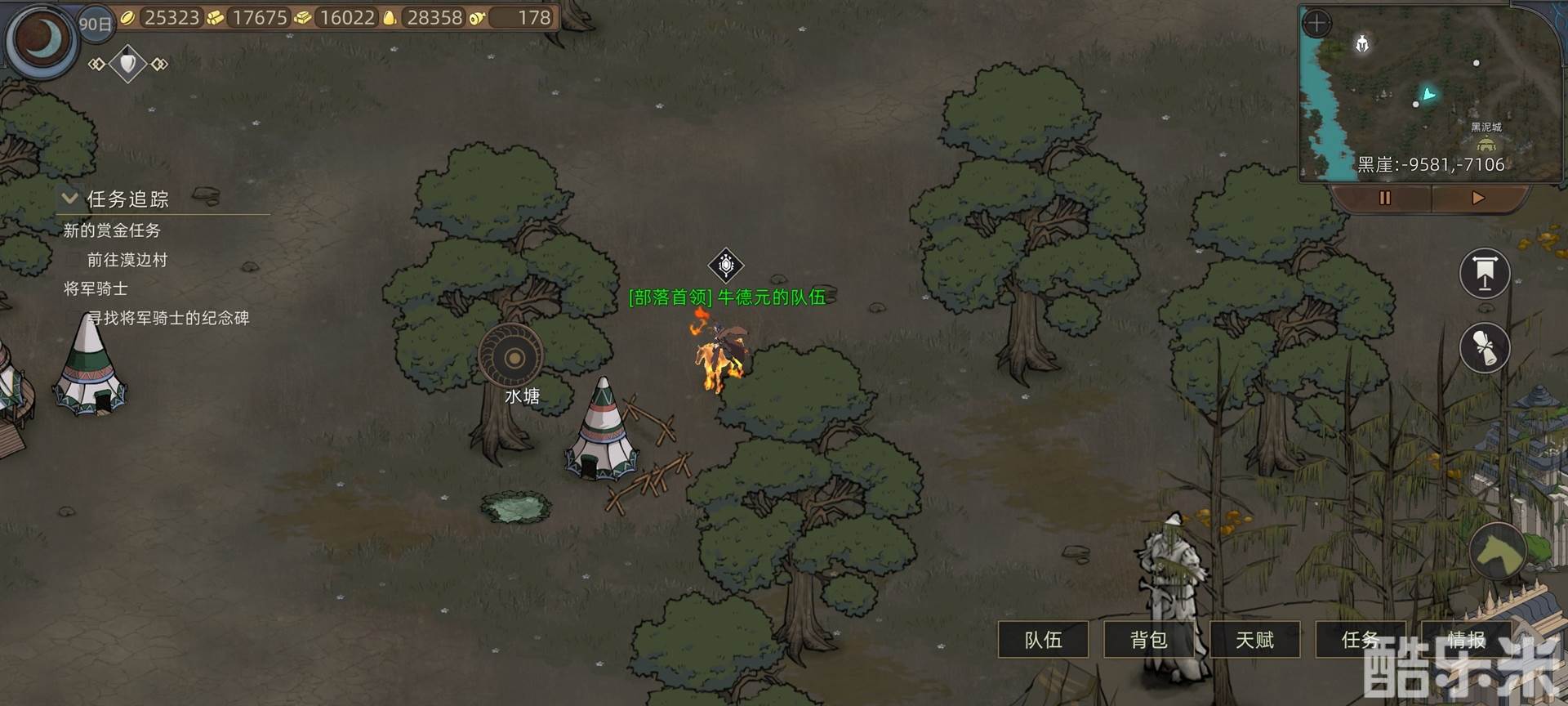
Task: Tap the banner flag round button
Action: tap(1484, 273)
